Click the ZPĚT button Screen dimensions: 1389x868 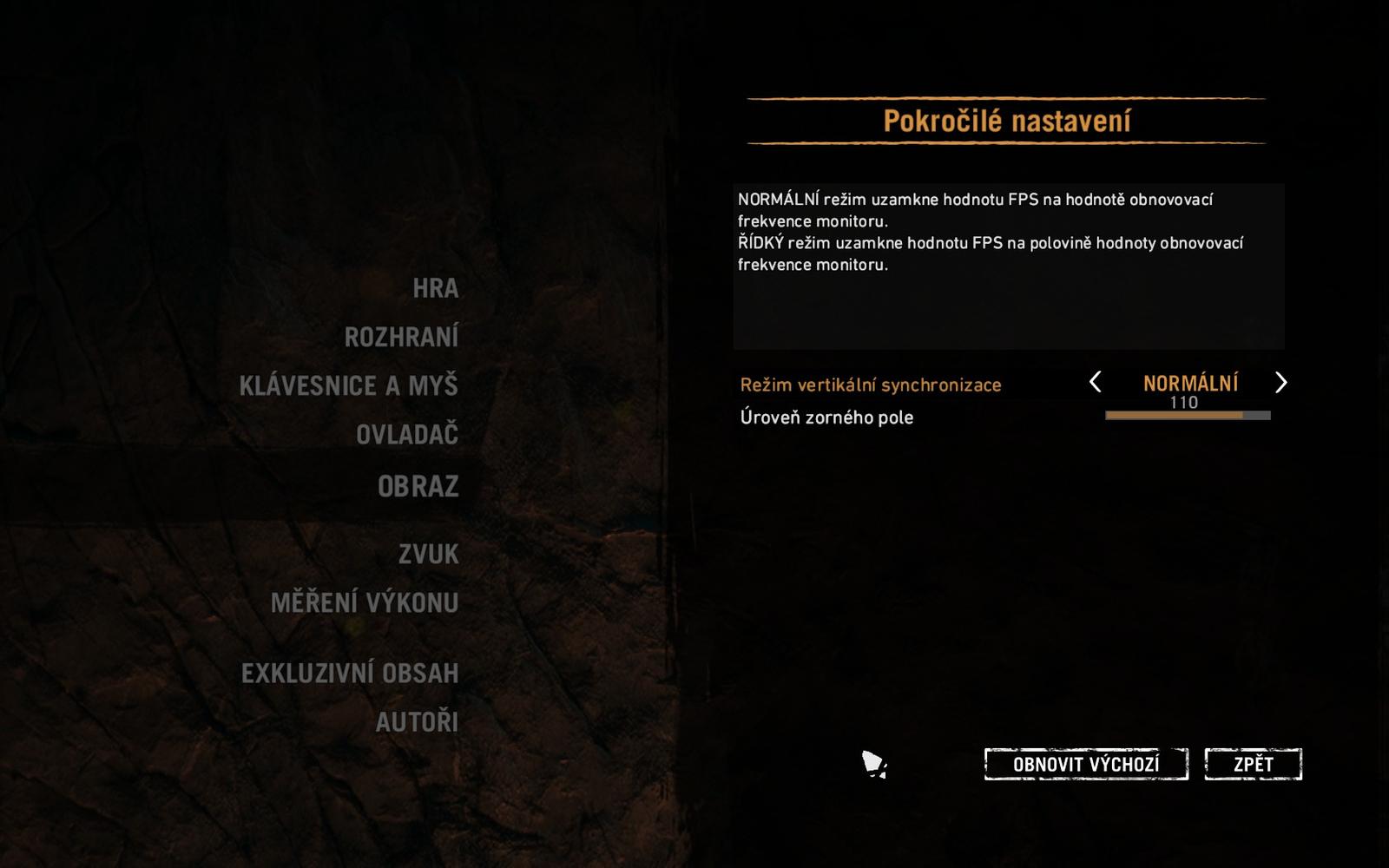pos(1253,764)
